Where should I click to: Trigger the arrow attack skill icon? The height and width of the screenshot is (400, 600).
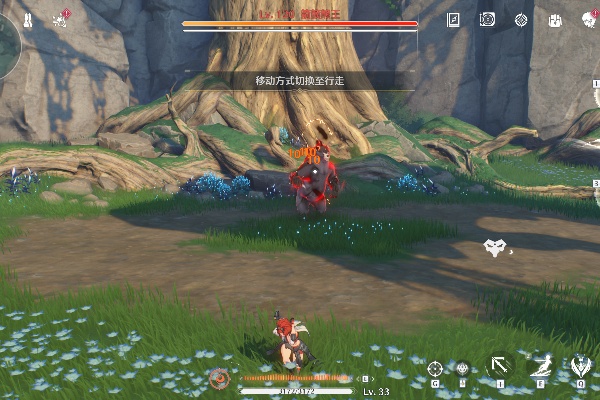498,366
